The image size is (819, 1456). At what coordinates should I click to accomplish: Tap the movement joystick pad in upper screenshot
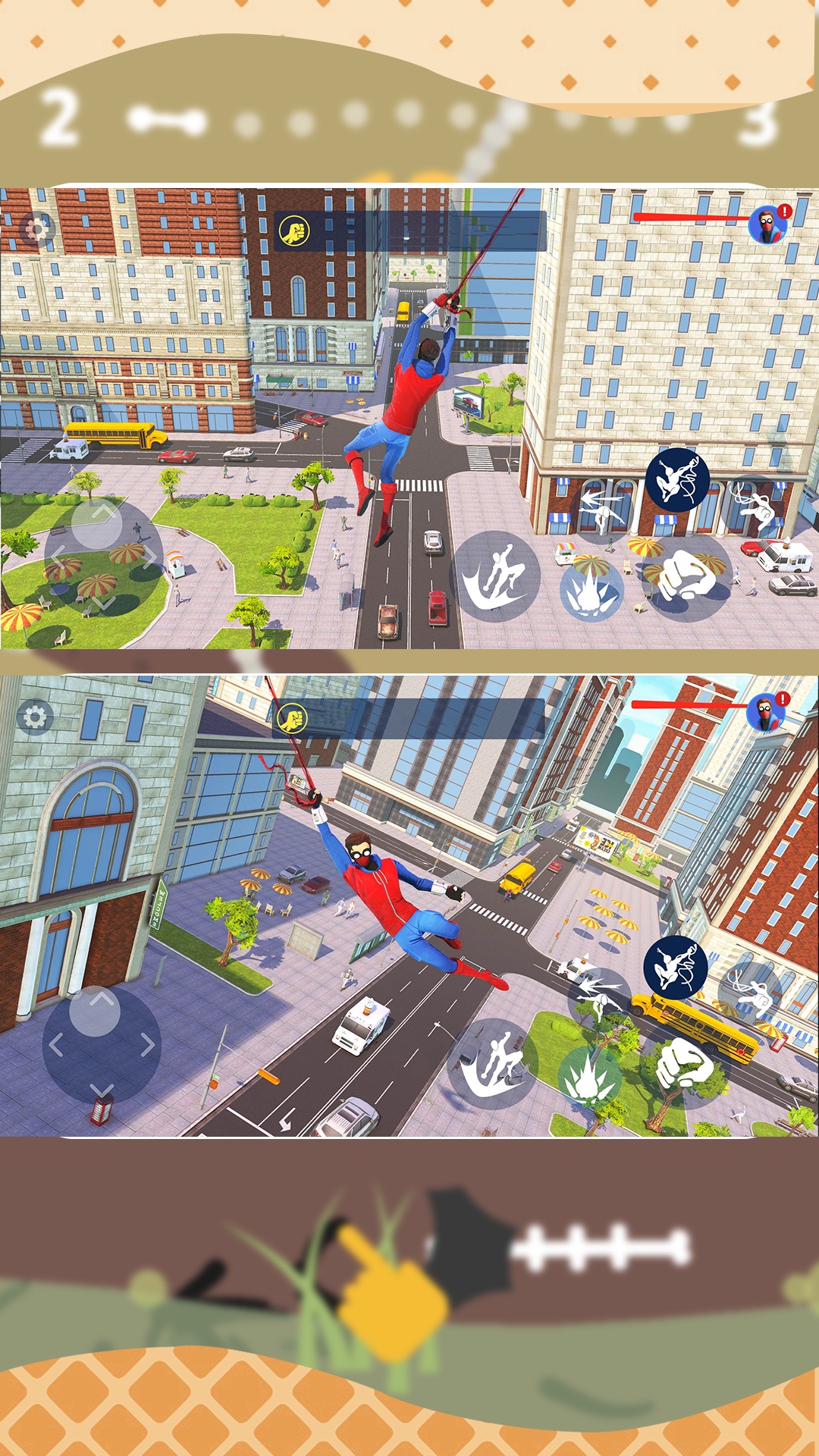click(103, 557)
